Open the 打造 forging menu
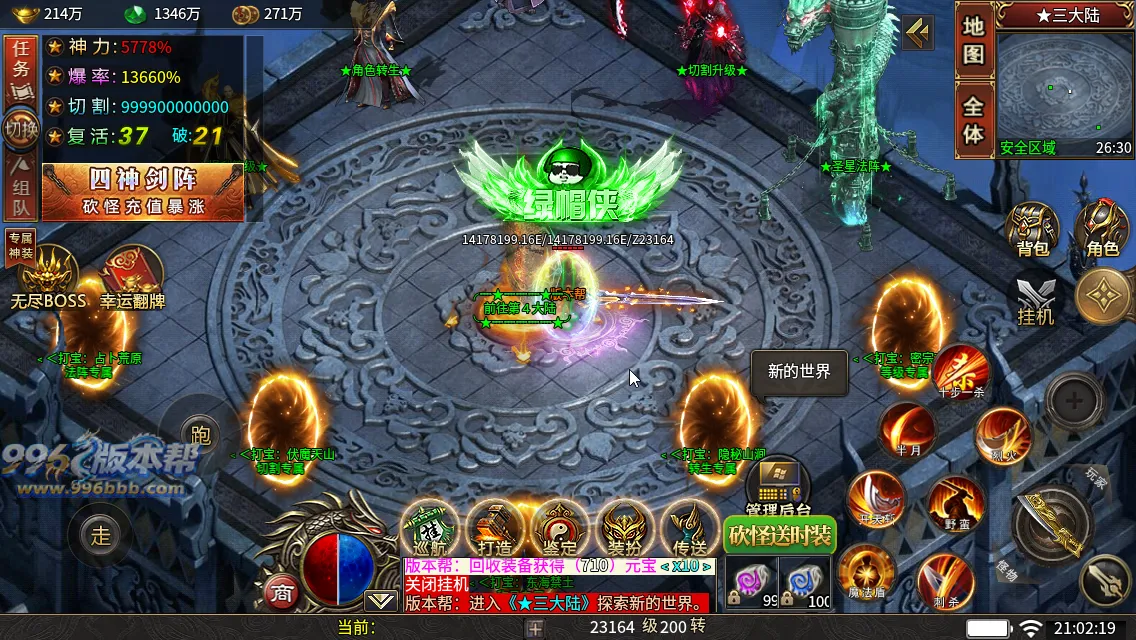Image resolution: width=1136 pixels, height=640 pixels. click(495, 528)
